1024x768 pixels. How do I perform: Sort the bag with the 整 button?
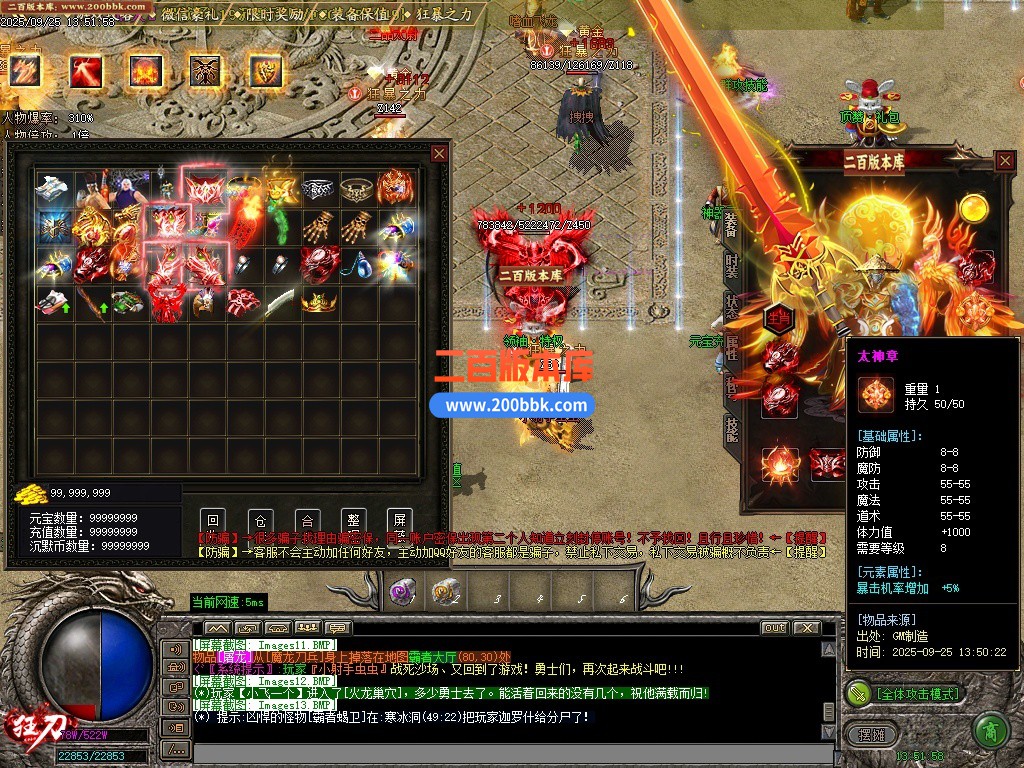(353, 520)
